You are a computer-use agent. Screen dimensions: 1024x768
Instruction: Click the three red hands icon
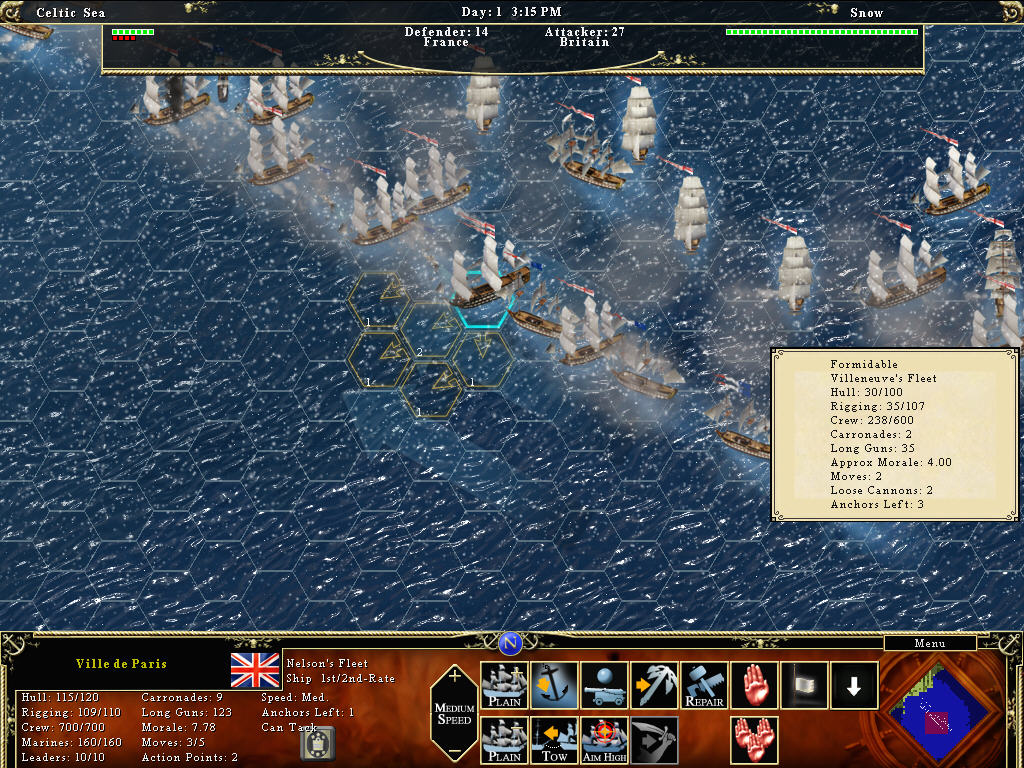click(x=755, y=741)
